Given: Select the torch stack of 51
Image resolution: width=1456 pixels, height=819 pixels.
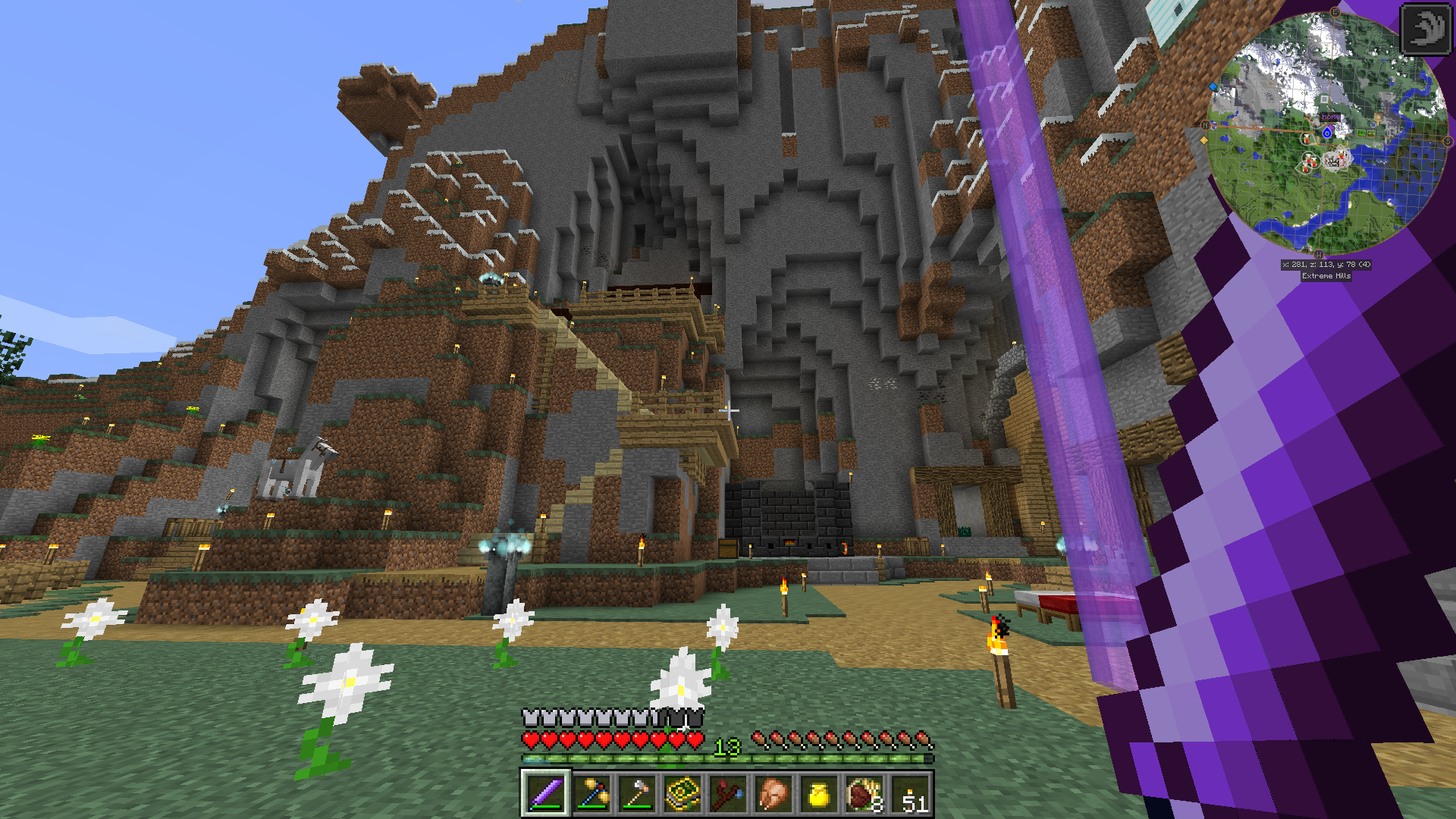Looking at the screenshot, I should pyautogui.click(x=911, y=794).
